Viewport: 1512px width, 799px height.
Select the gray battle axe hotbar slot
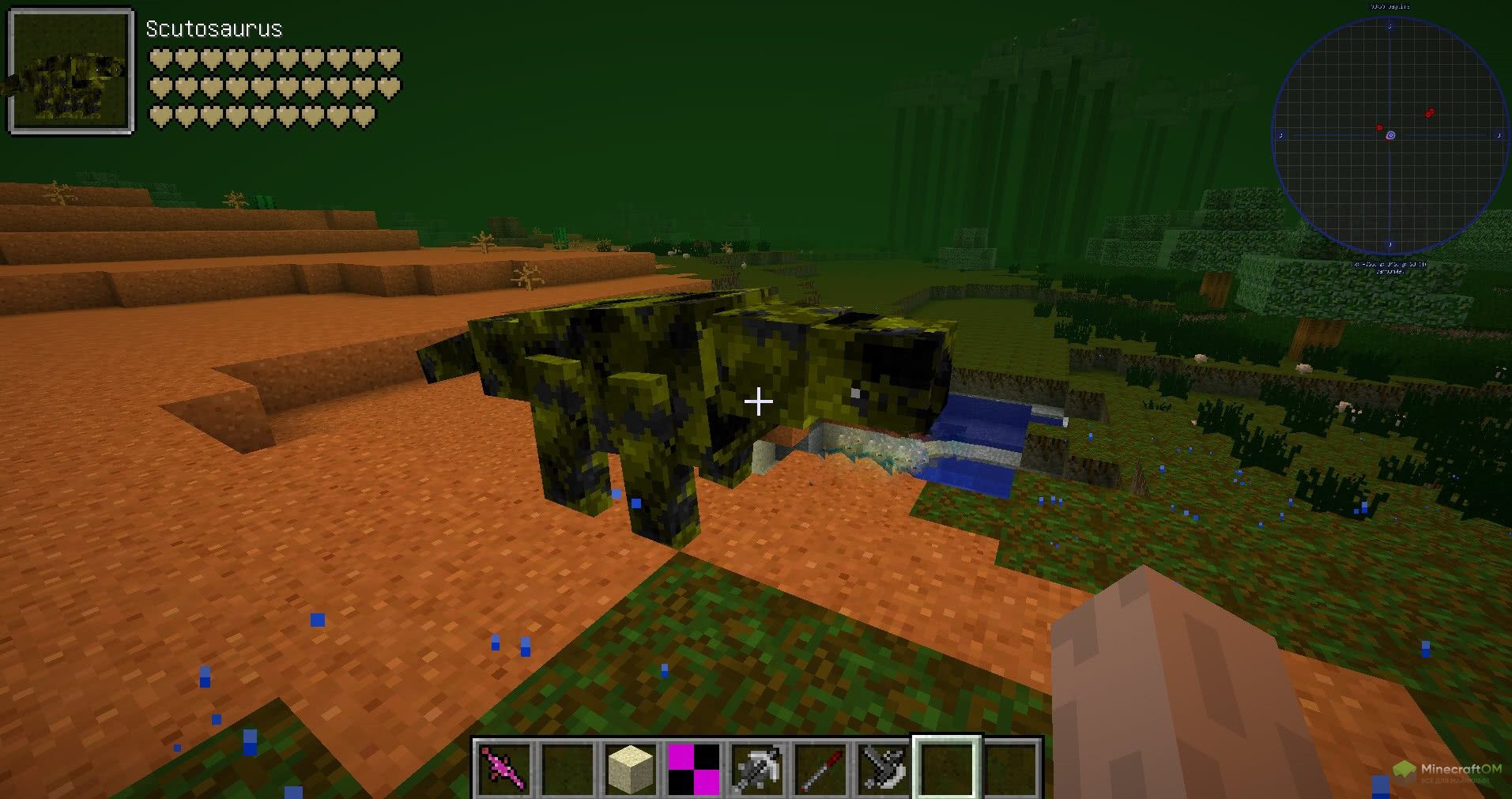click(884, 769)
